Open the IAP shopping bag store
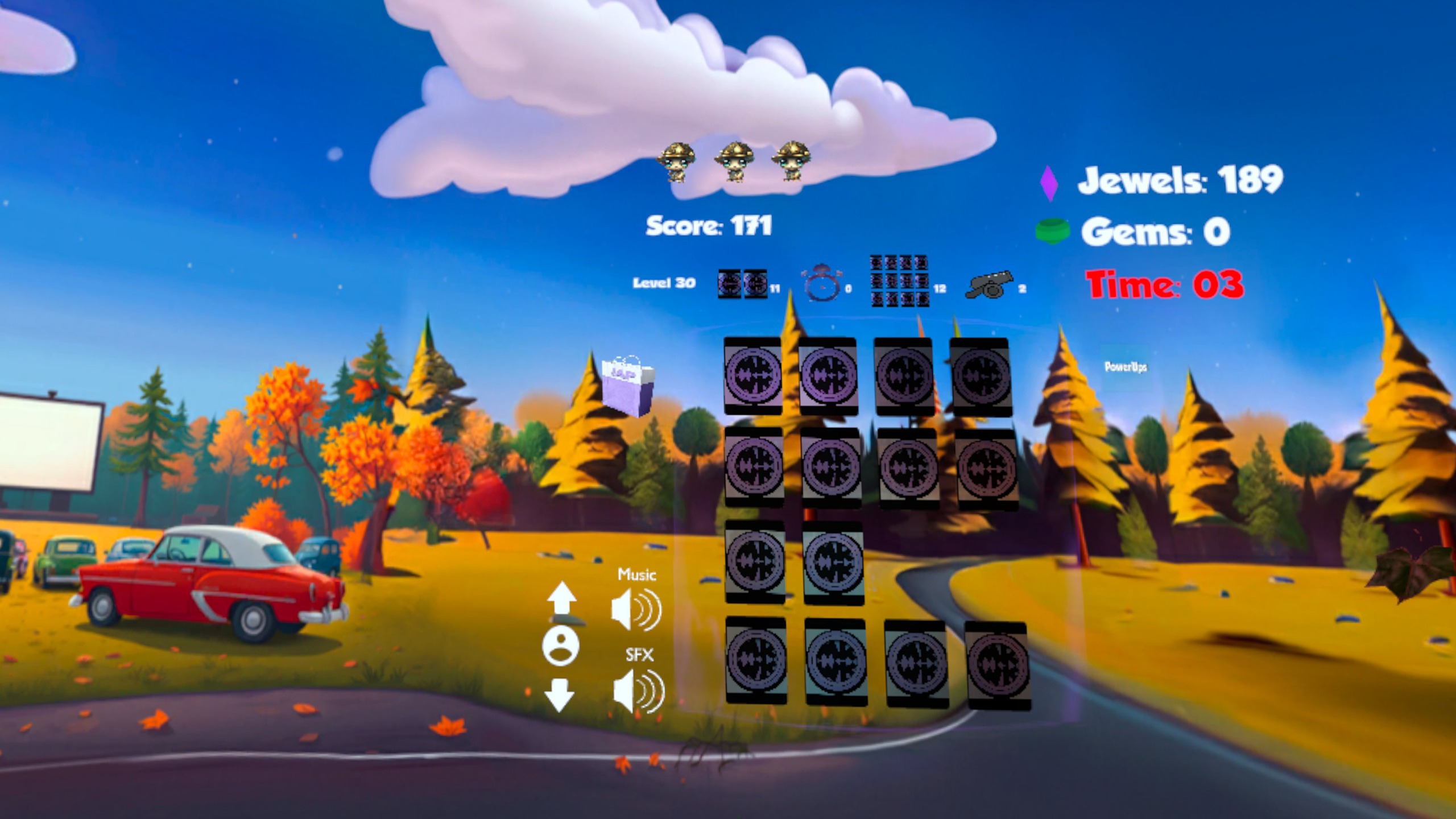 pos(628,386)
